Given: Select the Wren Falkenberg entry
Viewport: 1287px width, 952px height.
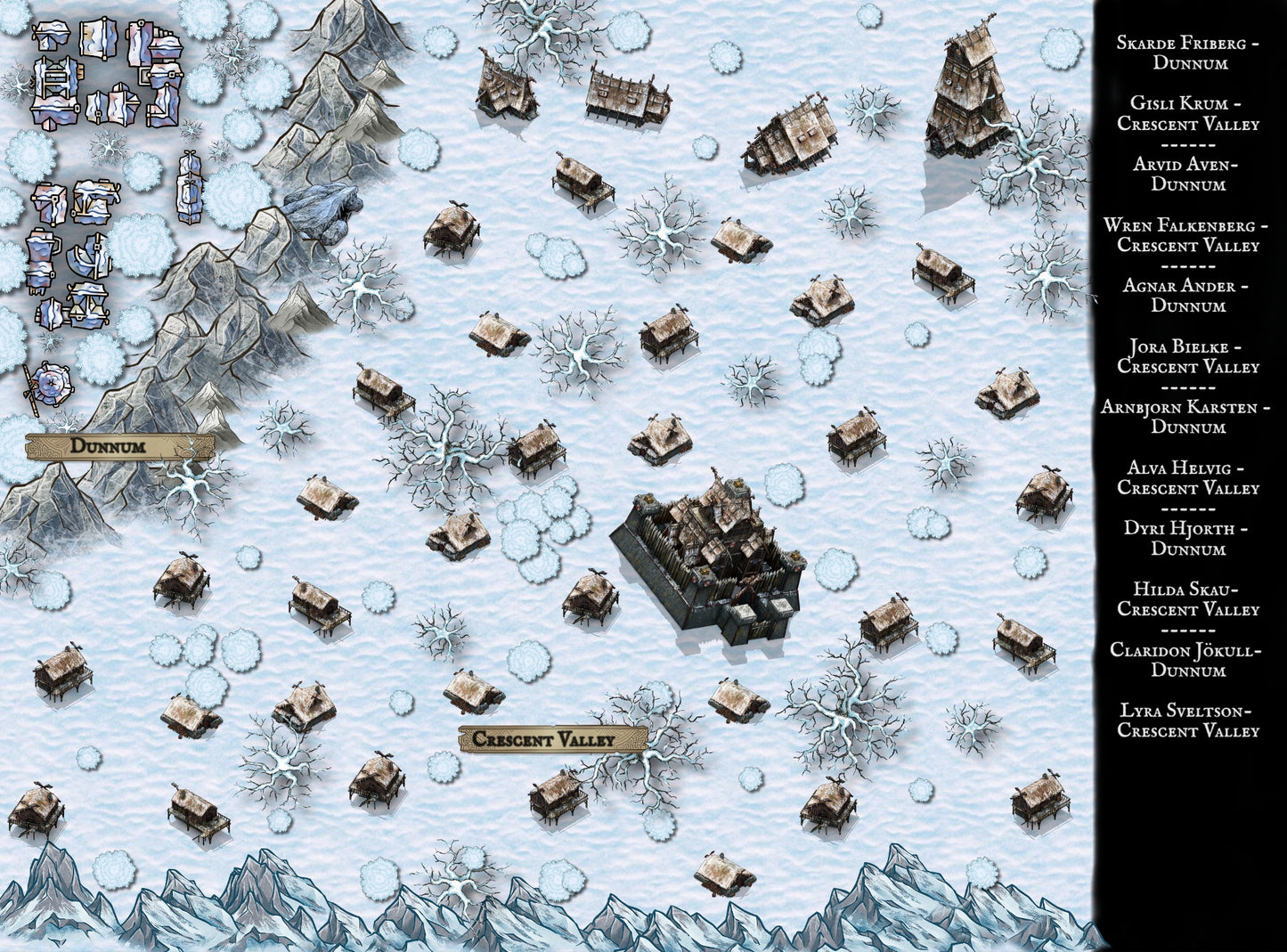Looking at the screenshot, I should 1188,235.
